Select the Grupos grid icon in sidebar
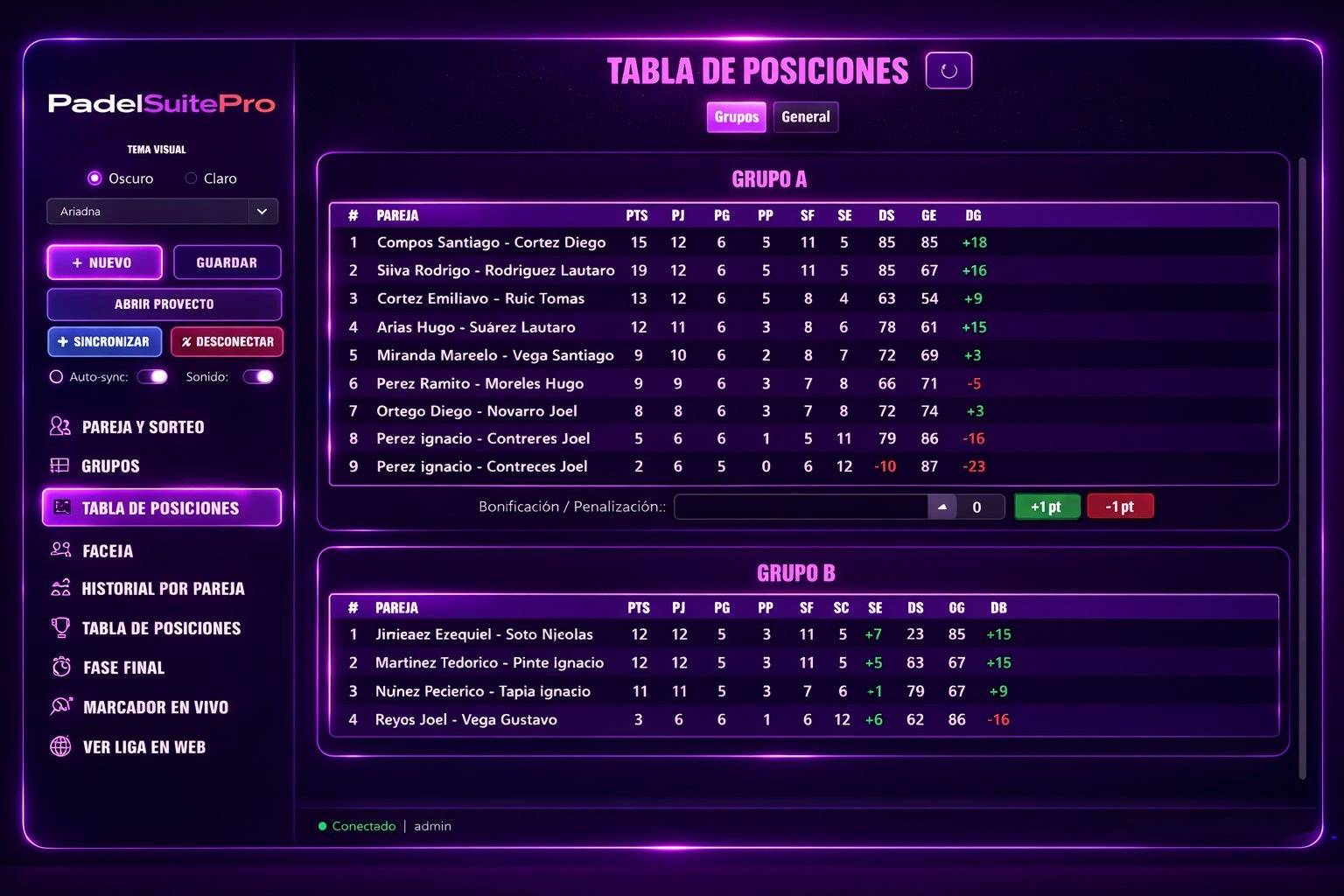This screenshot has height=896, width=1344. (59, 465)
